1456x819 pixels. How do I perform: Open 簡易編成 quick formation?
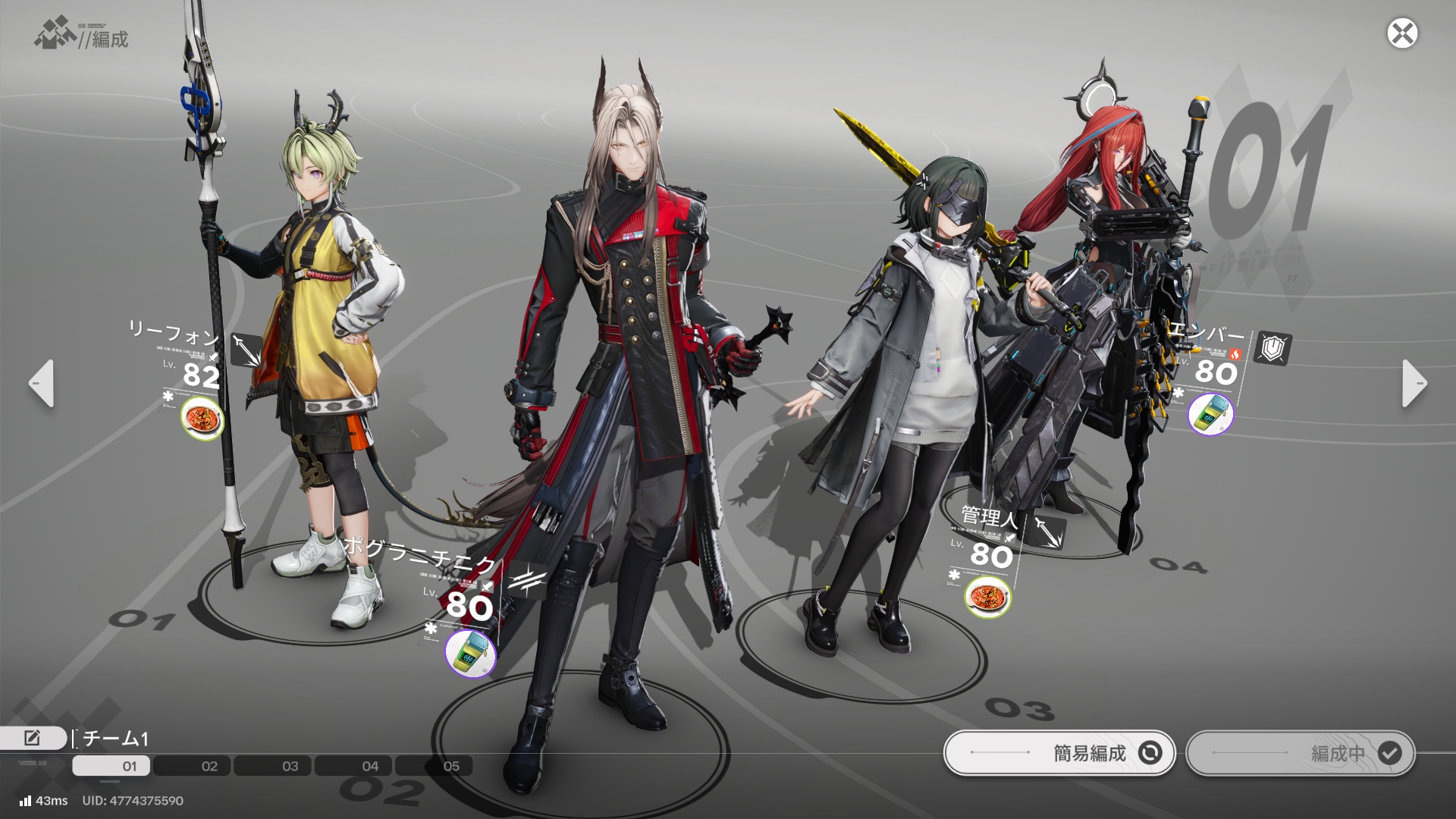1059,753
